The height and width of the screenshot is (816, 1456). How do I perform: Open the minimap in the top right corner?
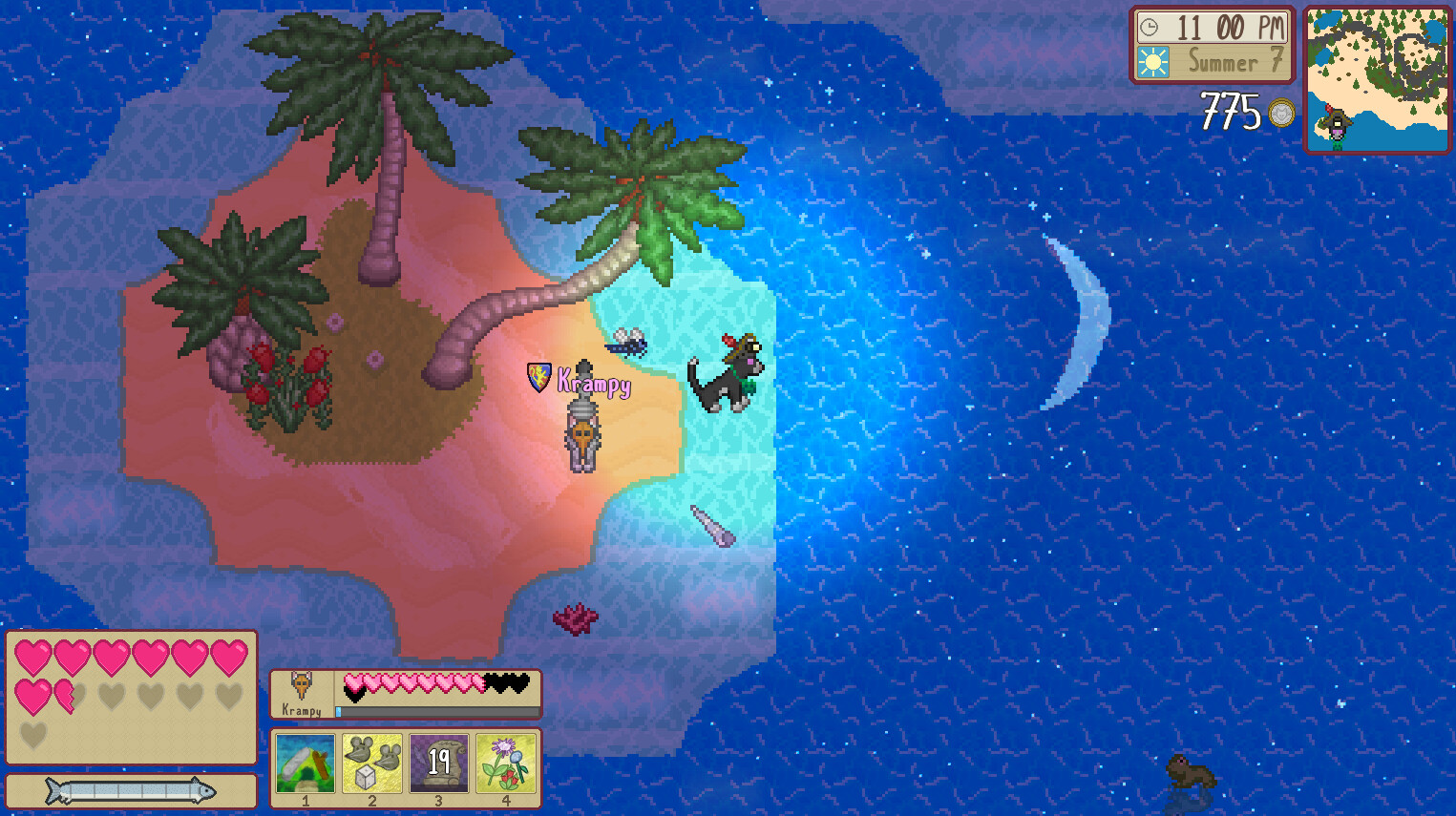point(1376,78)
